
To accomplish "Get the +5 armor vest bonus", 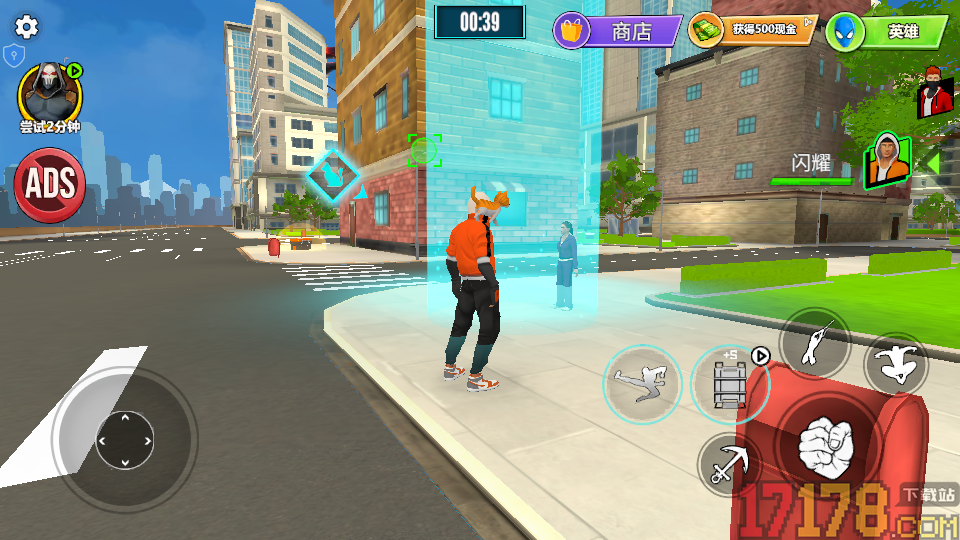I will click(x=729, y=383).
